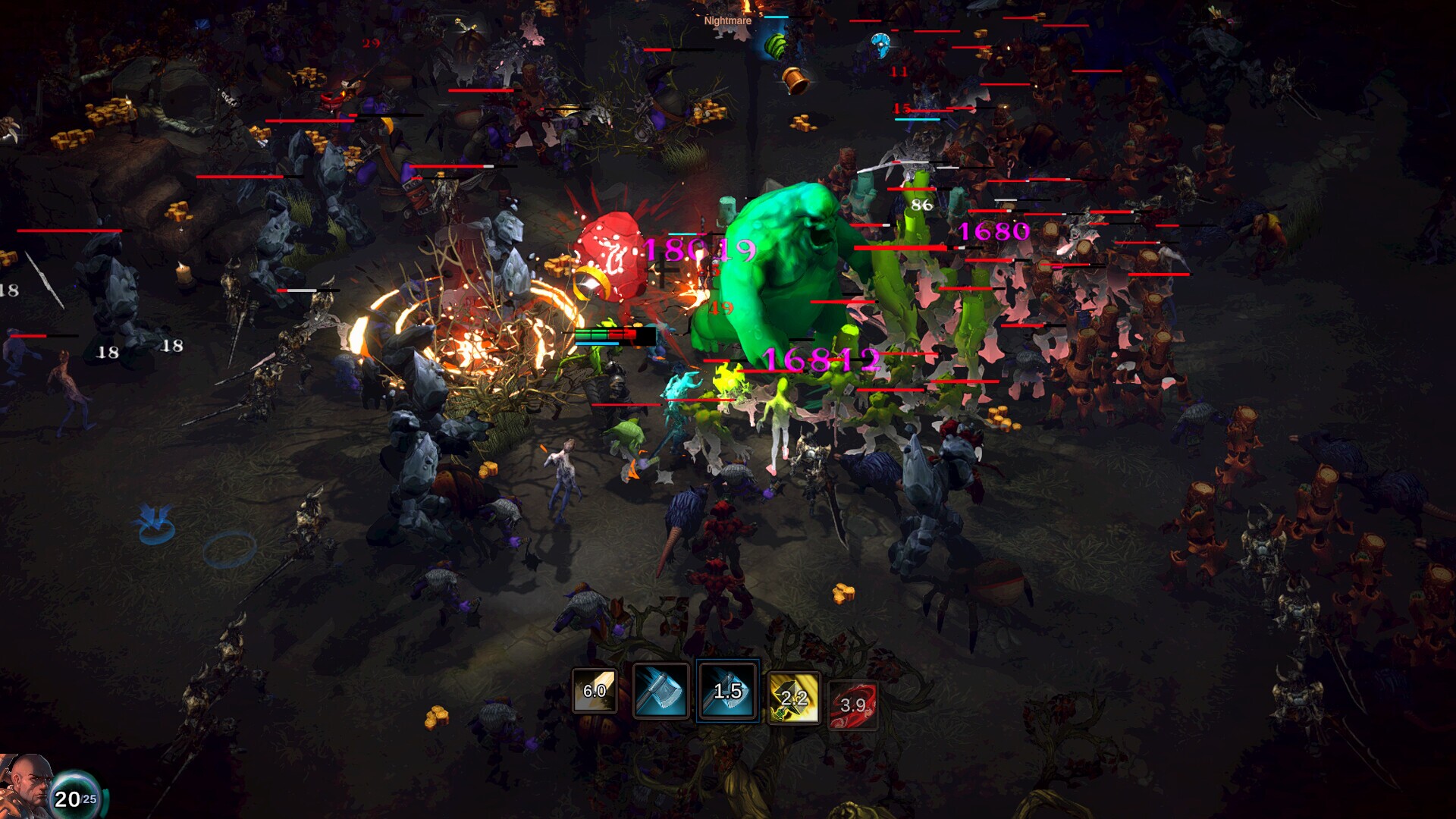The width and height of the screenshot is (1456, 819).
Task: Click the Nightmare boss nameplate
Action: 727,20
